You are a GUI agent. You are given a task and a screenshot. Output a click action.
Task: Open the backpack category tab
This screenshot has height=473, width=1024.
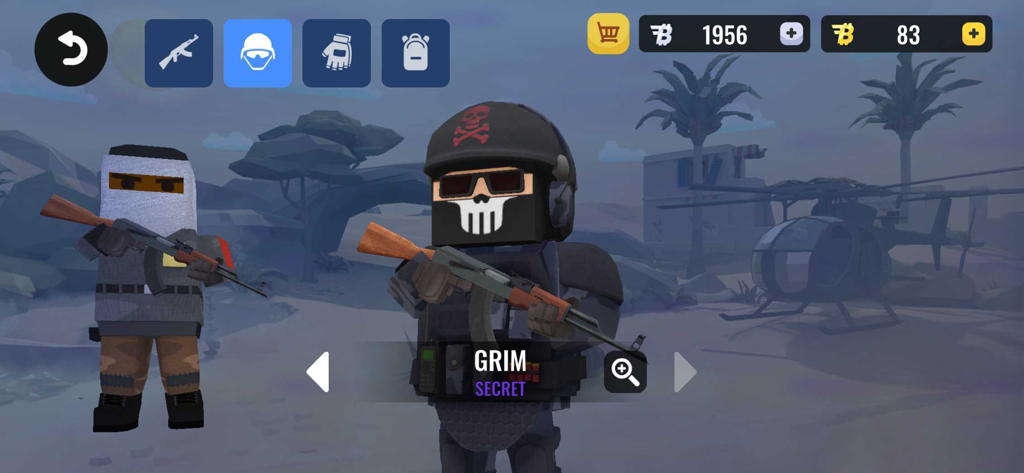point(415,53)
